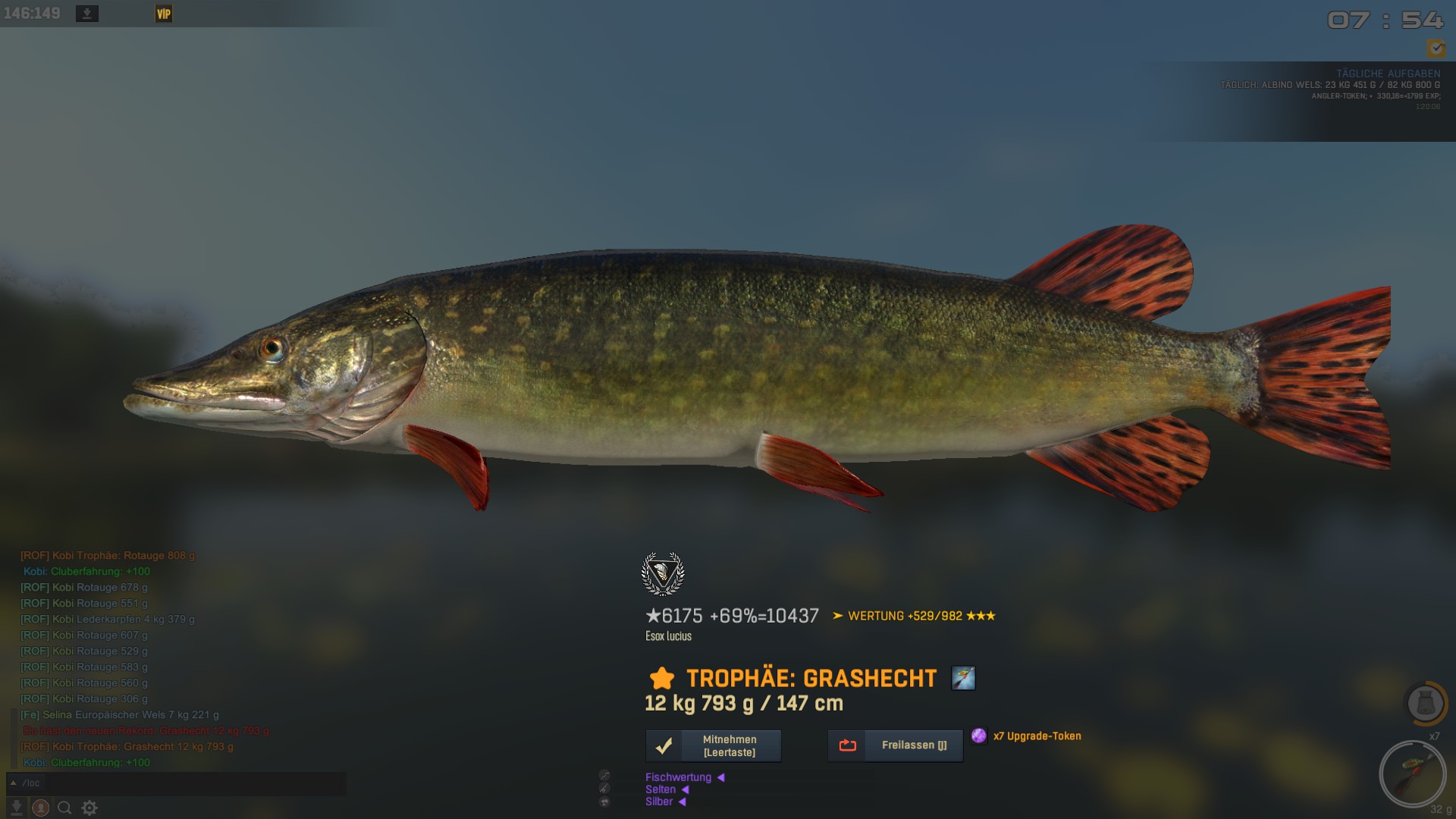Toggle the daily tasks checkmark icon
Image resolution: width=1456 pixels, height=819 pixels.
1436,49
